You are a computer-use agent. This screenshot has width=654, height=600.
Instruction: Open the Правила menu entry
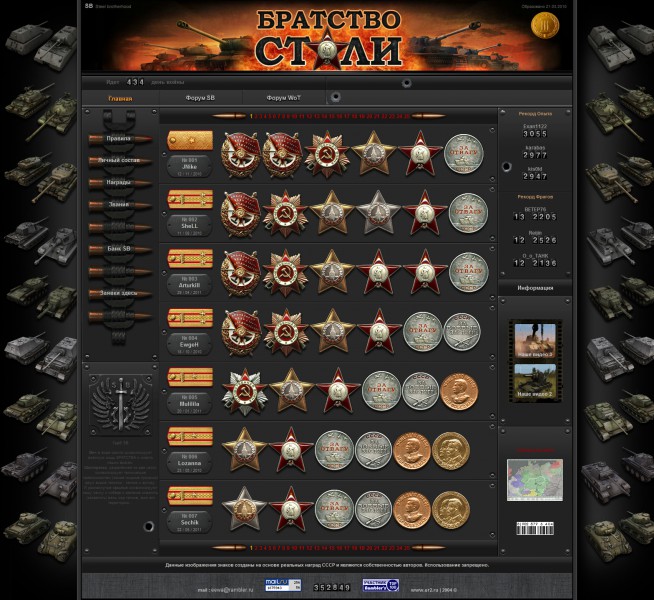119,139
